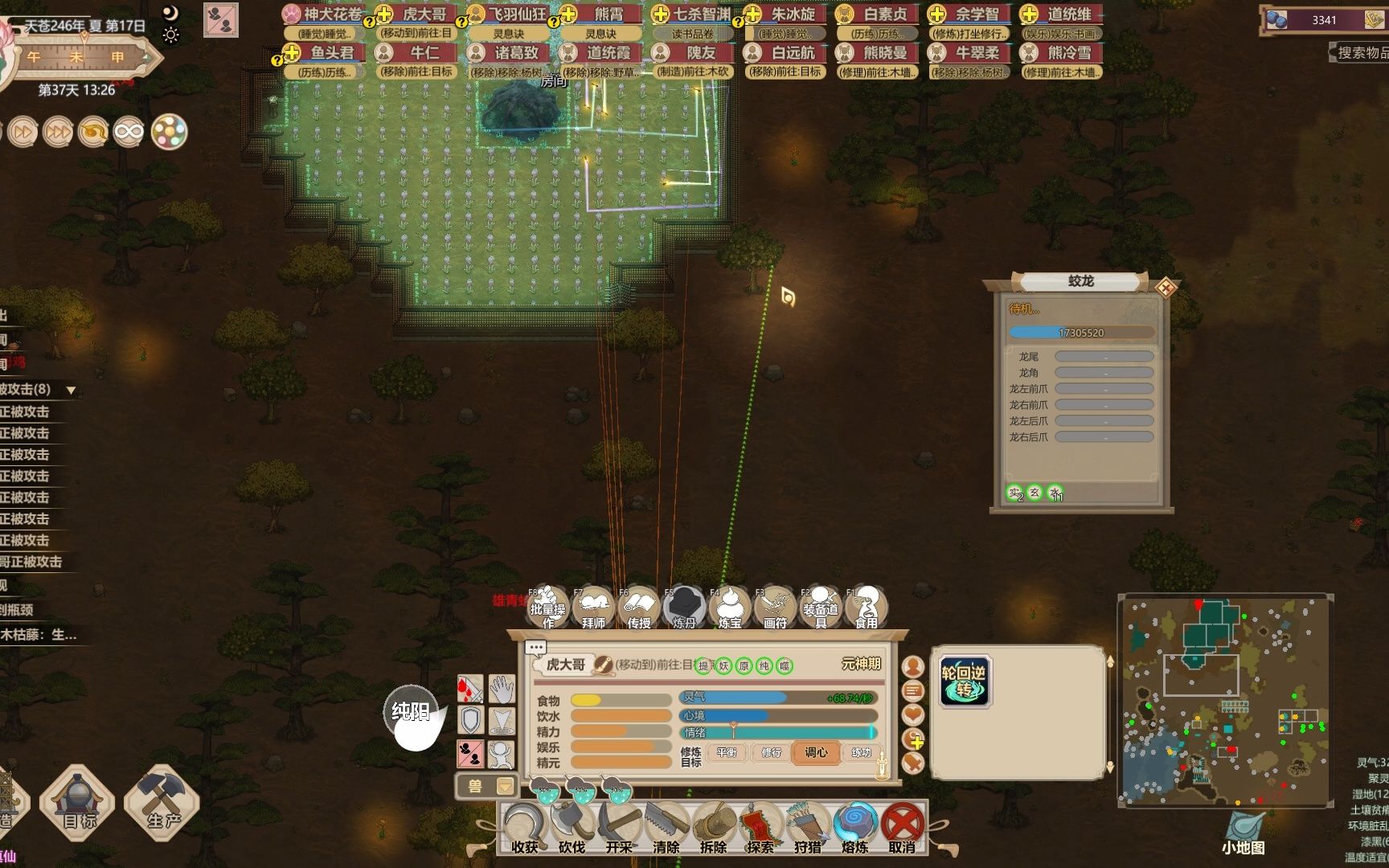Screen dimensions: 1389x868
Task: Select the 收获 harvest sickle tool
Action: point(524,828)
